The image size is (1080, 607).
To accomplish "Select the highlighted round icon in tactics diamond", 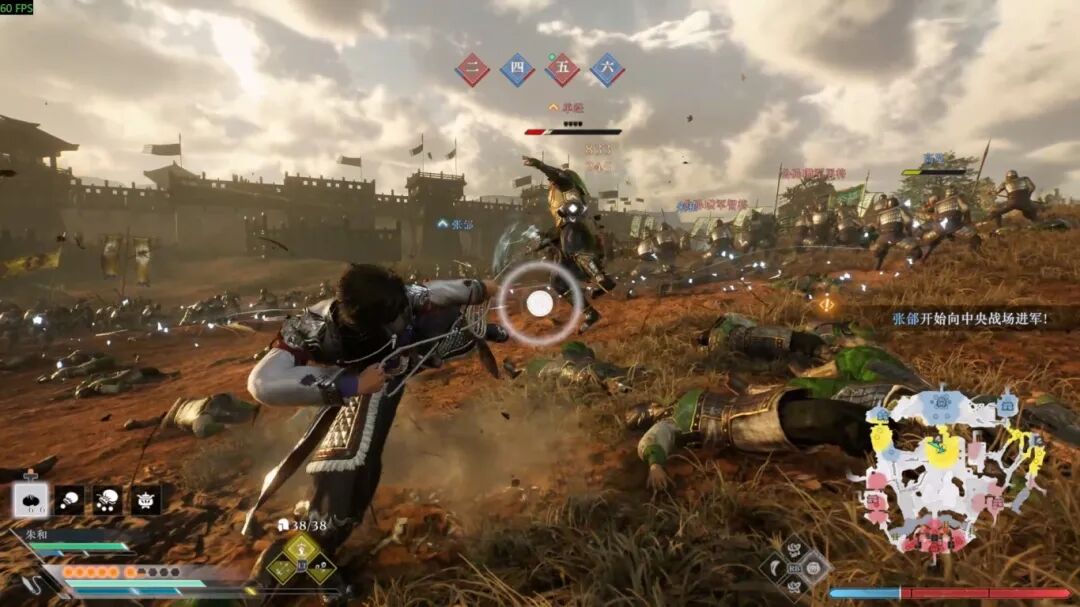I will pyautogui.click(x=813, y=569).
